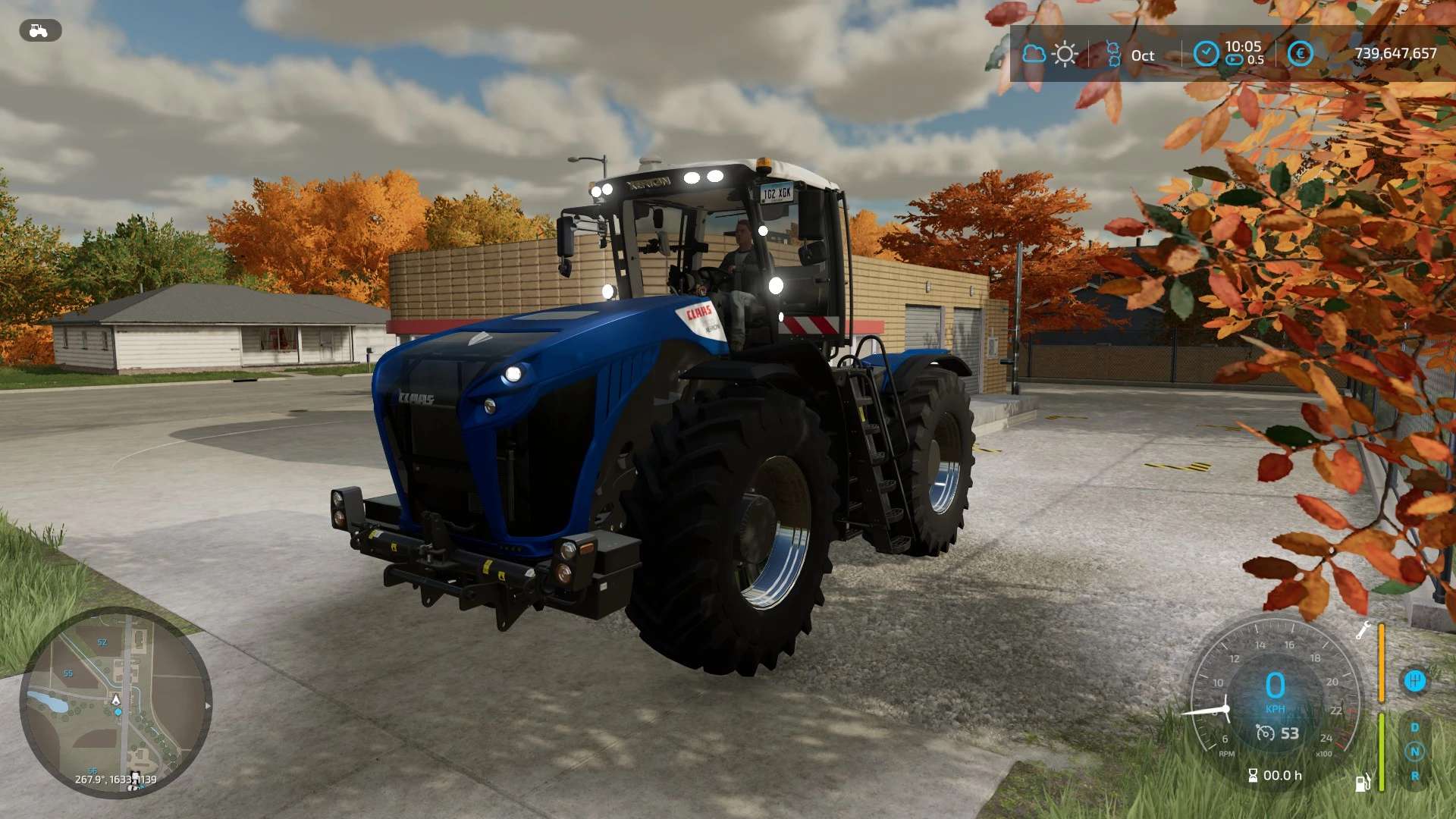1456x819 pixels.
Task: Click the clock icon beside the time
Action: tap(1206, 54)
